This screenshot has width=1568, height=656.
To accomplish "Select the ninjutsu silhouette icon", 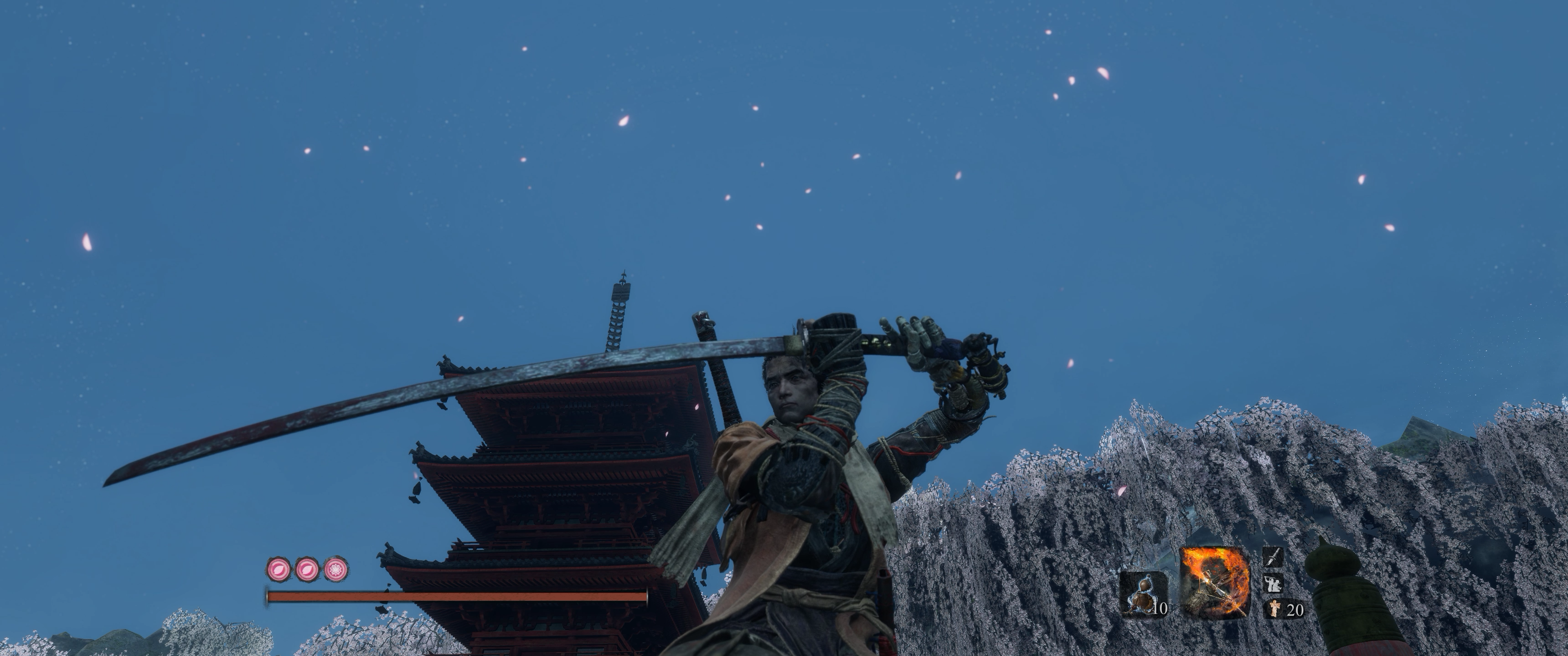I will point(1274,584).
